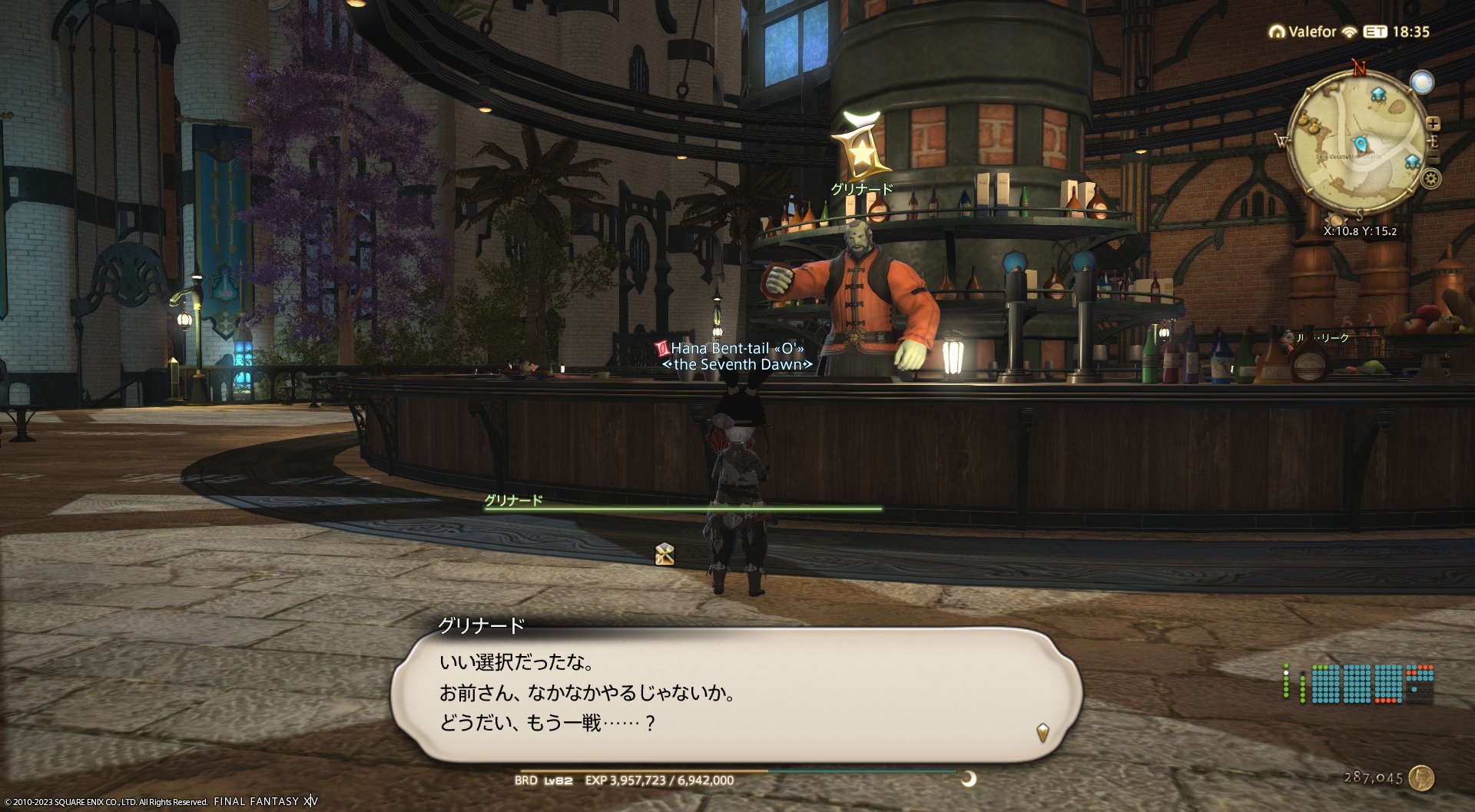Select the sun icon below the minimap
Image resolution: width=1475 pixels, height=812 pixels.
[1337, 220]
